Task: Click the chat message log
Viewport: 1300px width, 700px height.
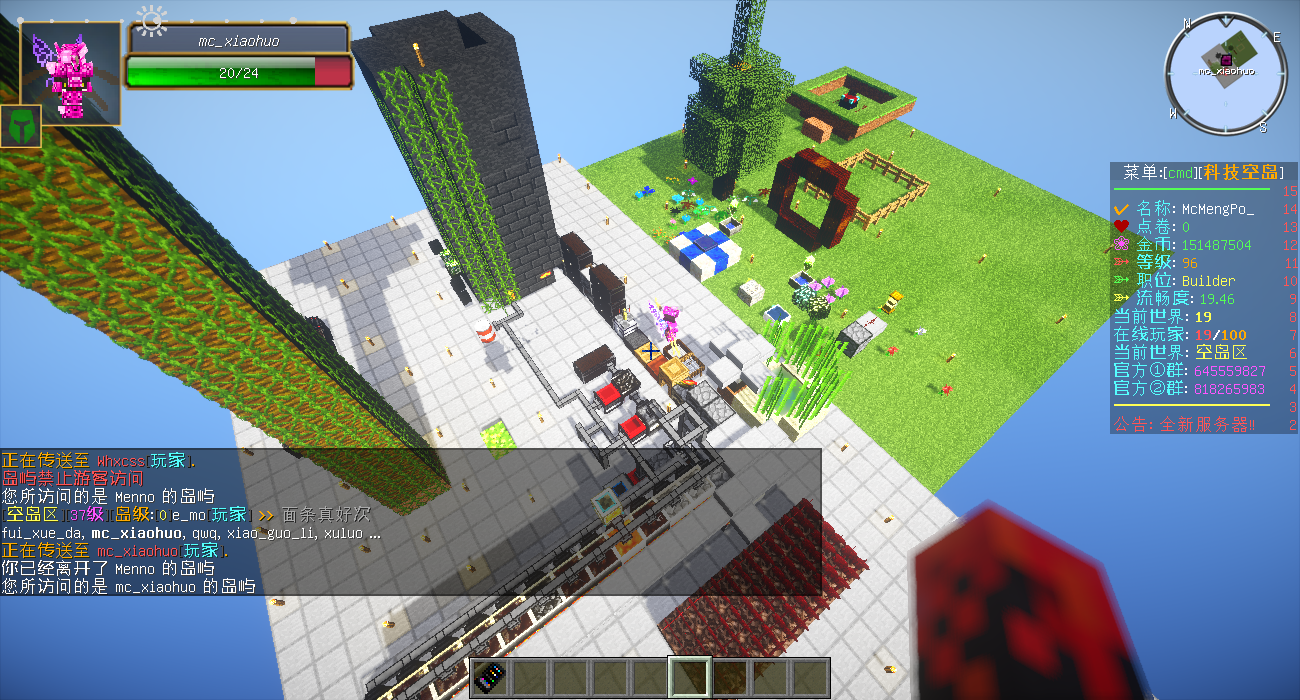Action: (410, 523)
